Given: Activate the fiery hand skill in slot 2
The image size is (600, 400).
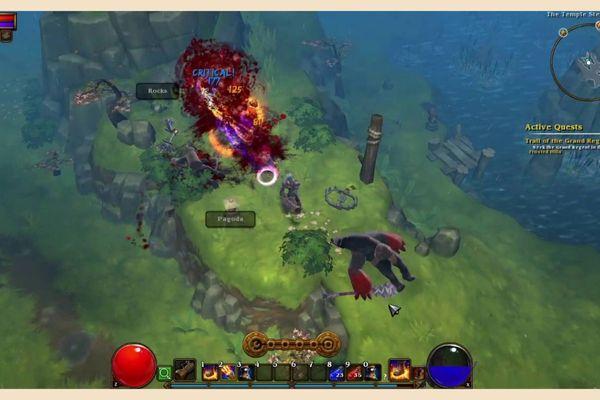Looking at the screenshot, I should 227,372.
